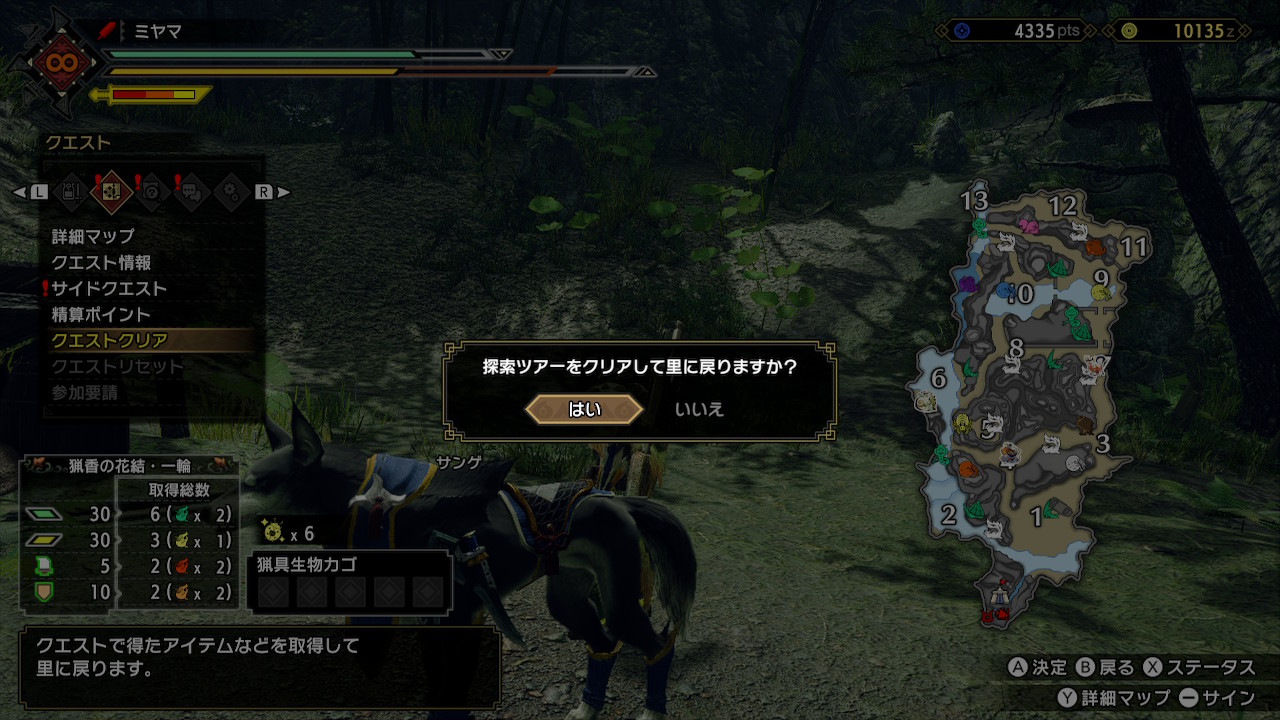
Task: Select the active quest map tab
Action: (x=112, y=191)
